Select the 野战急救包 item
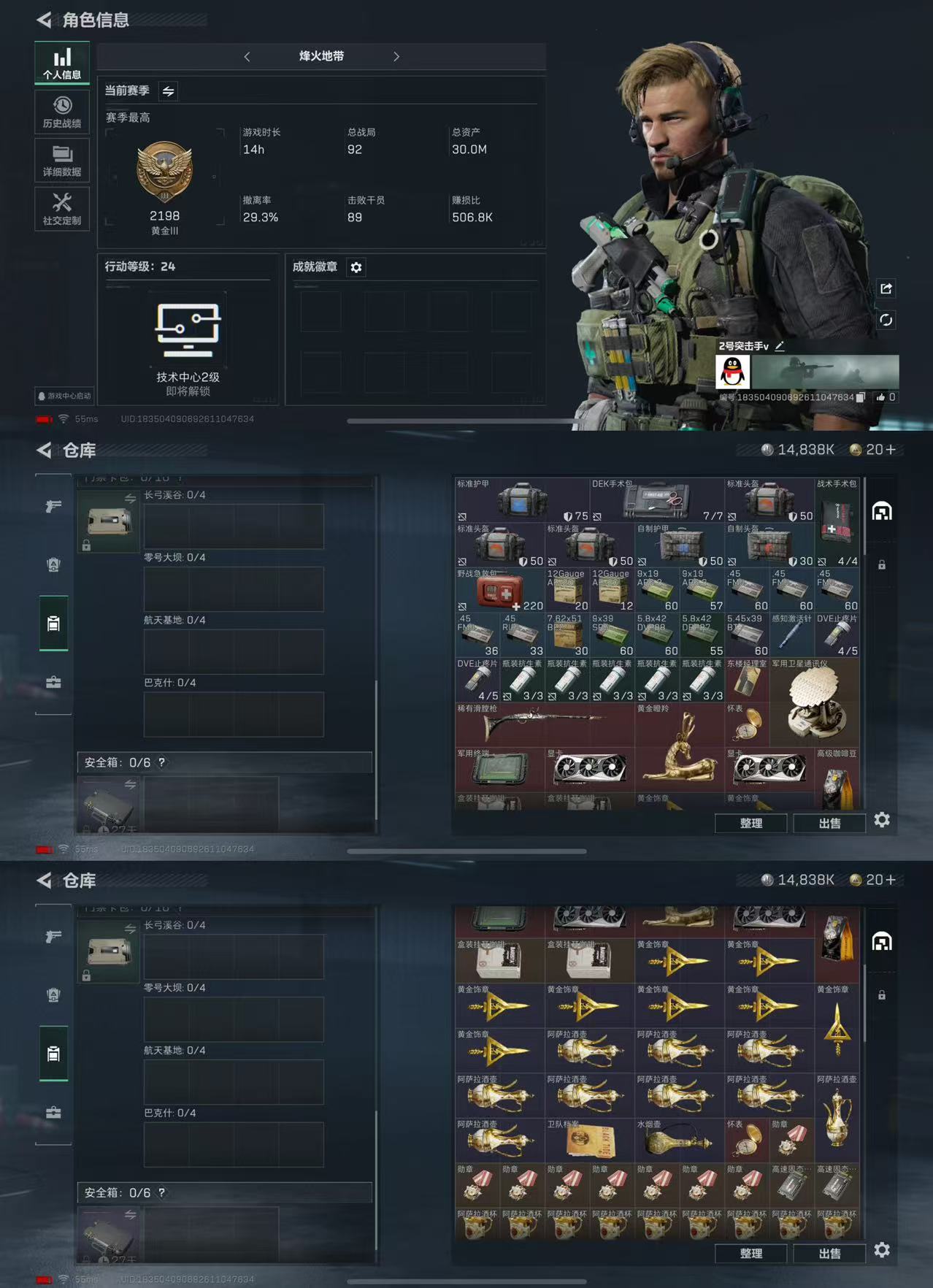Screen dimensions: 933x1288 pos(499,590)
